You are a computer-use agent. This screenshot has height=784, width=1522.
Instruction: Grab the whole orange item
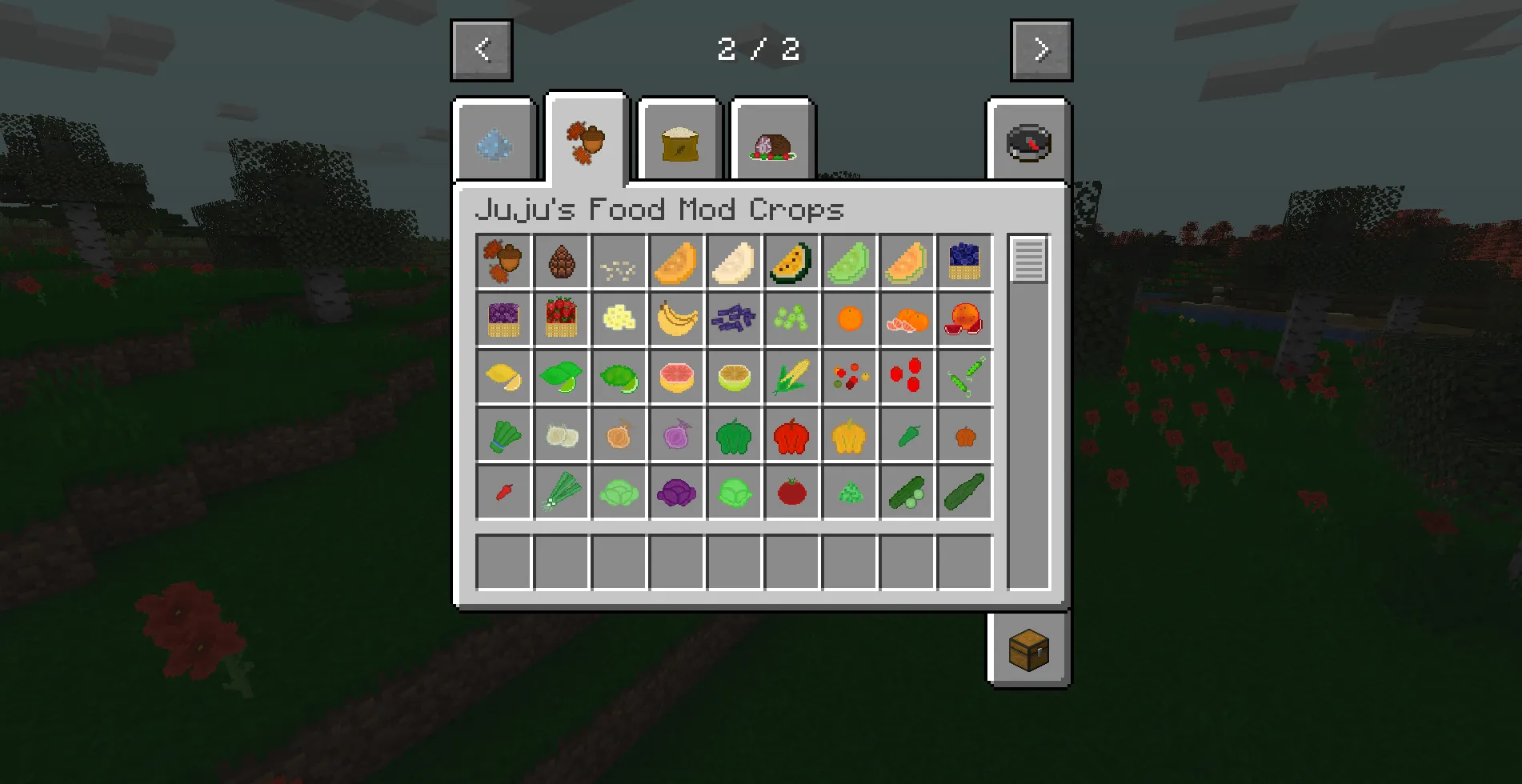click(x=848, y=319)
